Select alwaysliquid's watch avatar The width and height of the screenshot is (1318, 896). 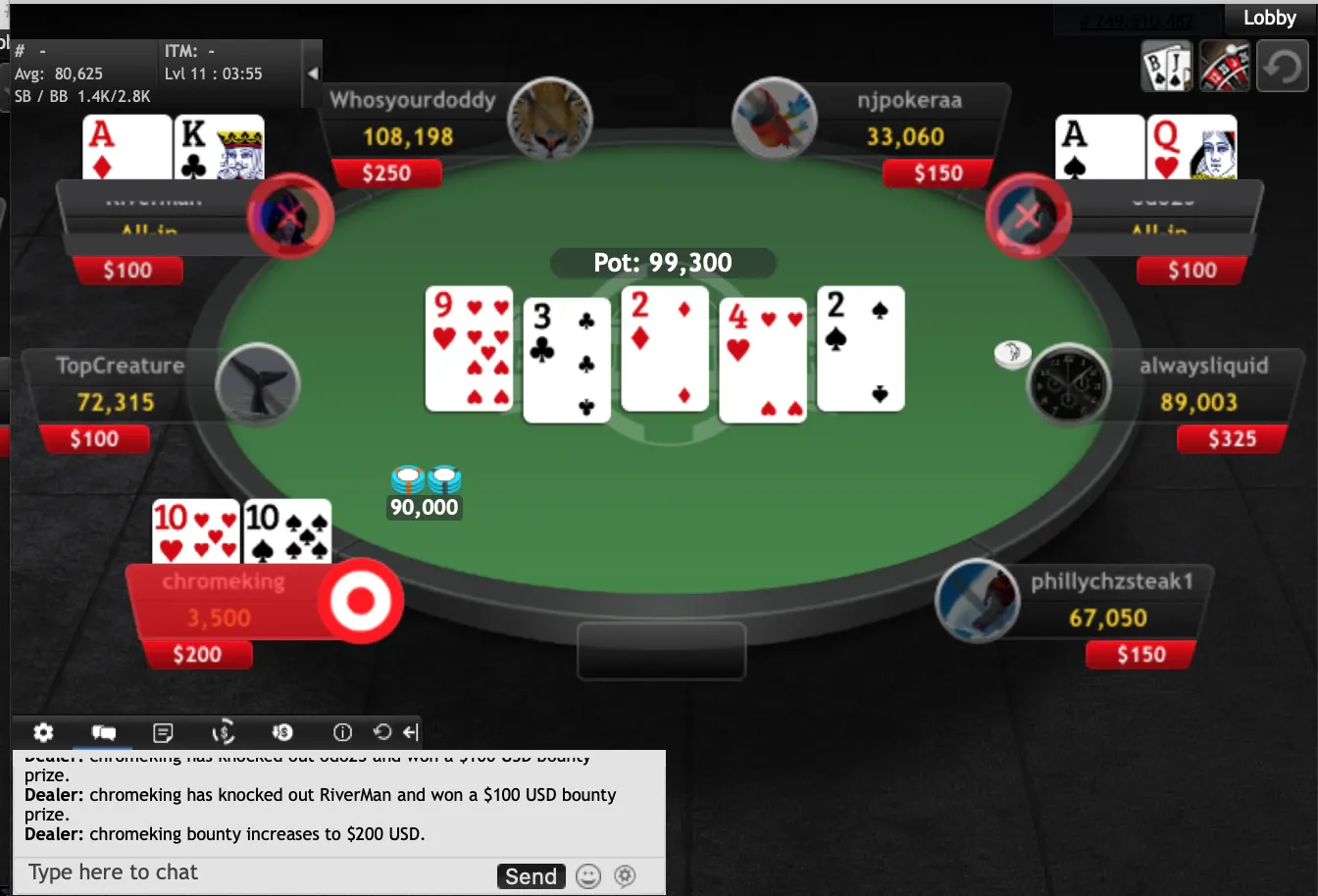point(1069,384)
